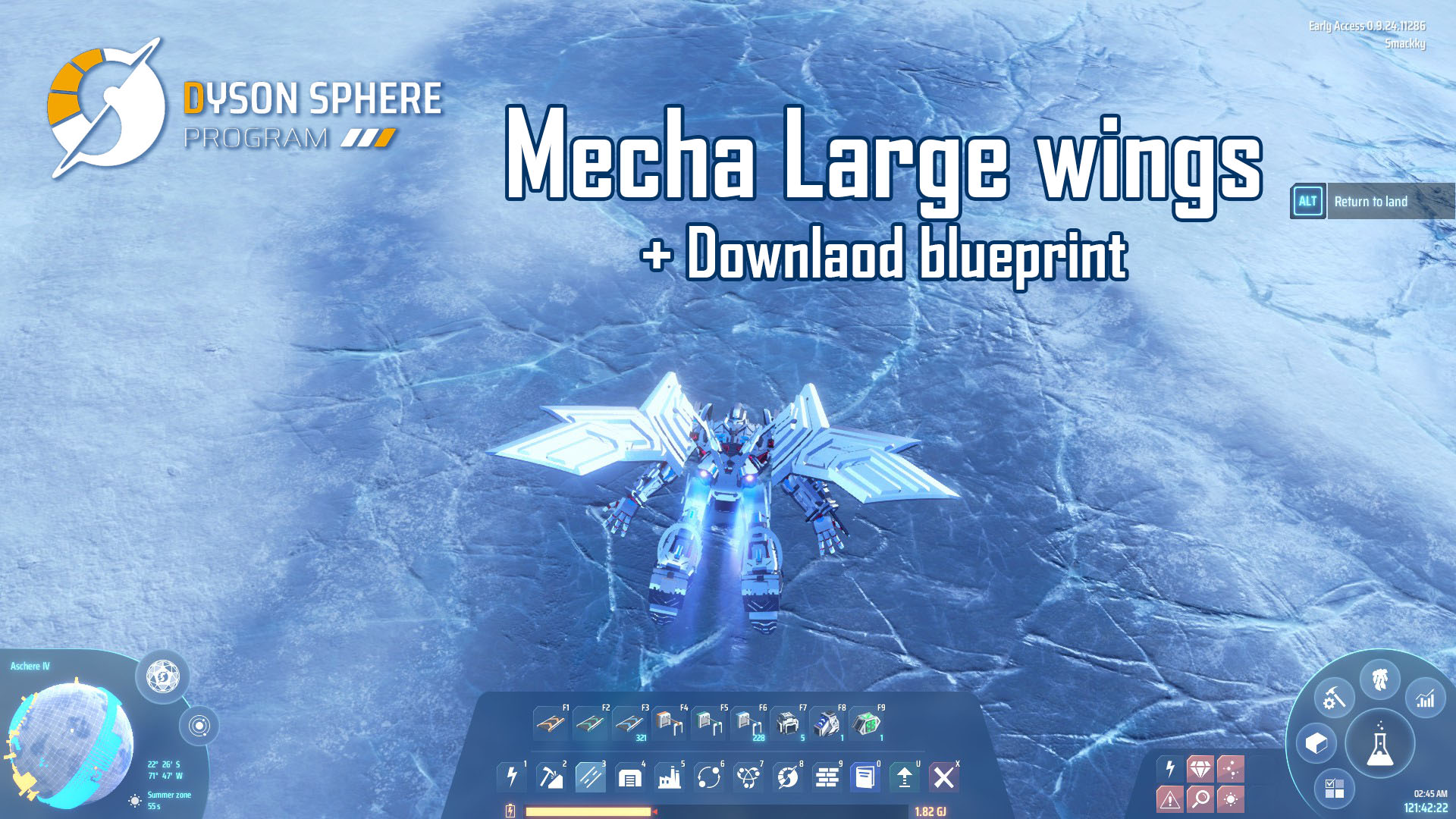The height and width of the screenshot is (819, 1456).
Task: Pick the storage box in slot F7
Action: 788,724
